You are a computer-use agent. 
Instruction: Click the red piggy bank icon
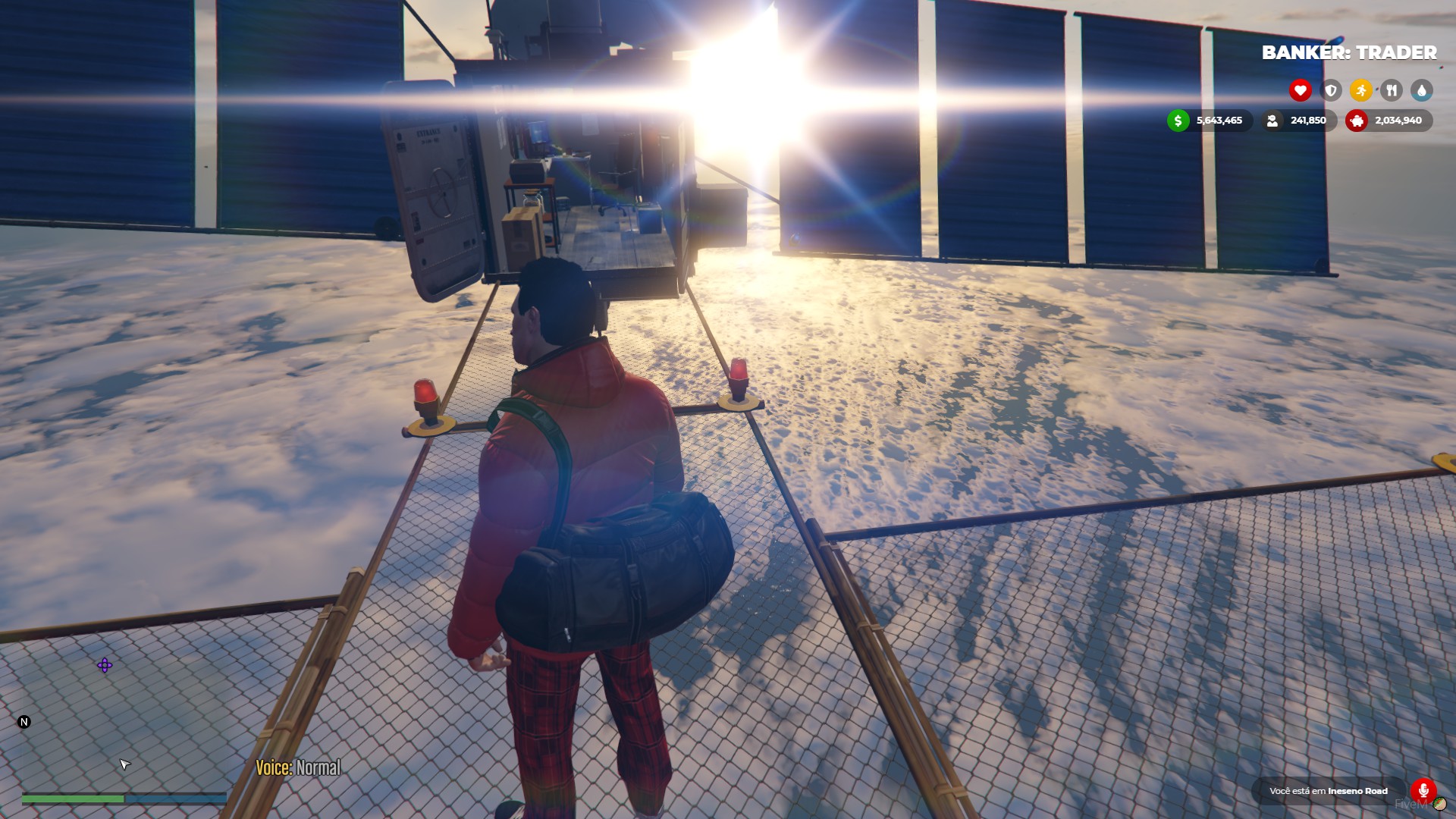tap(1357, 120)
